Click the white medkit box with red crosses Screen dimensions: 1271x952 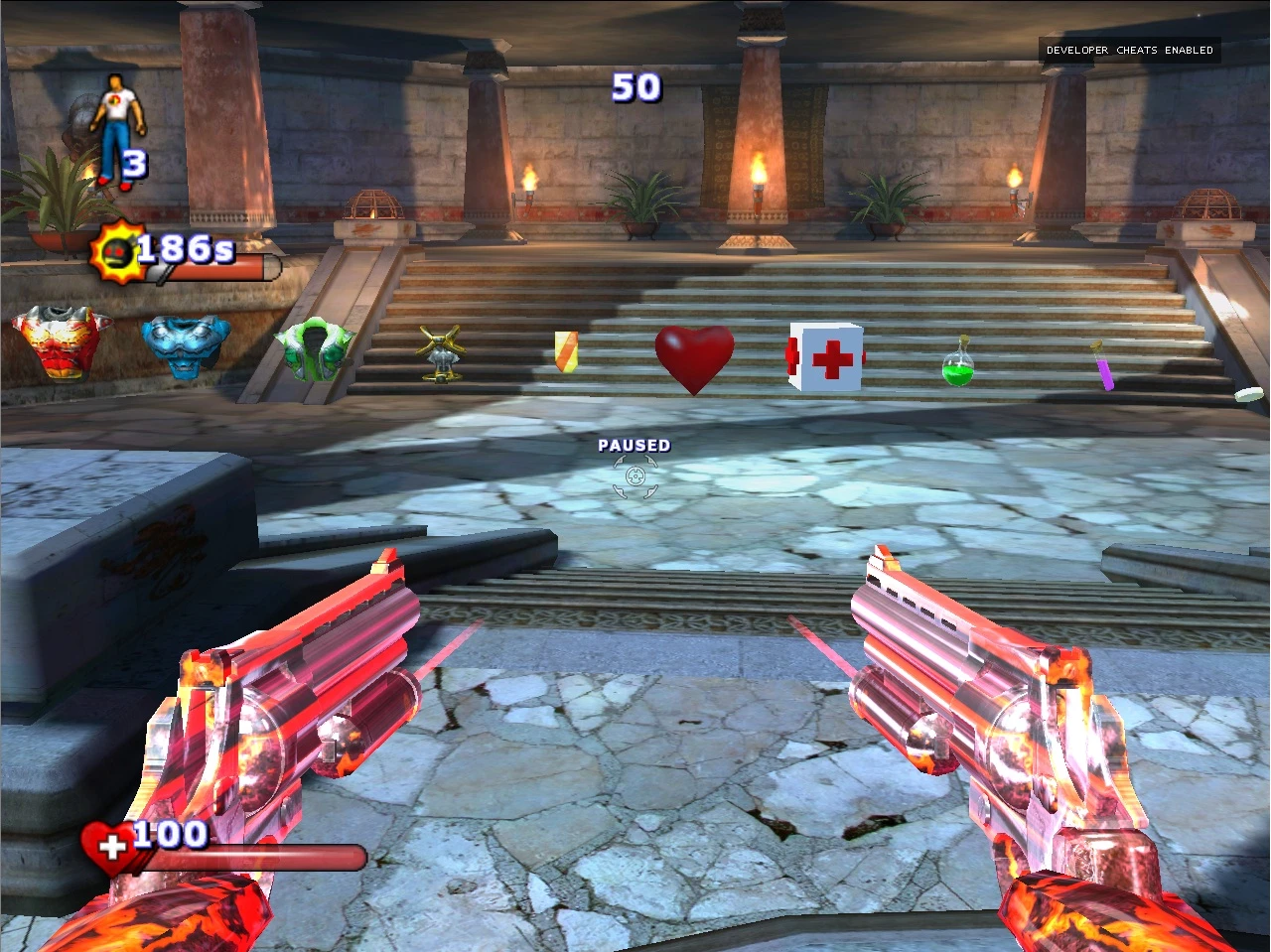pyautogui.click(x=823, y=357)
